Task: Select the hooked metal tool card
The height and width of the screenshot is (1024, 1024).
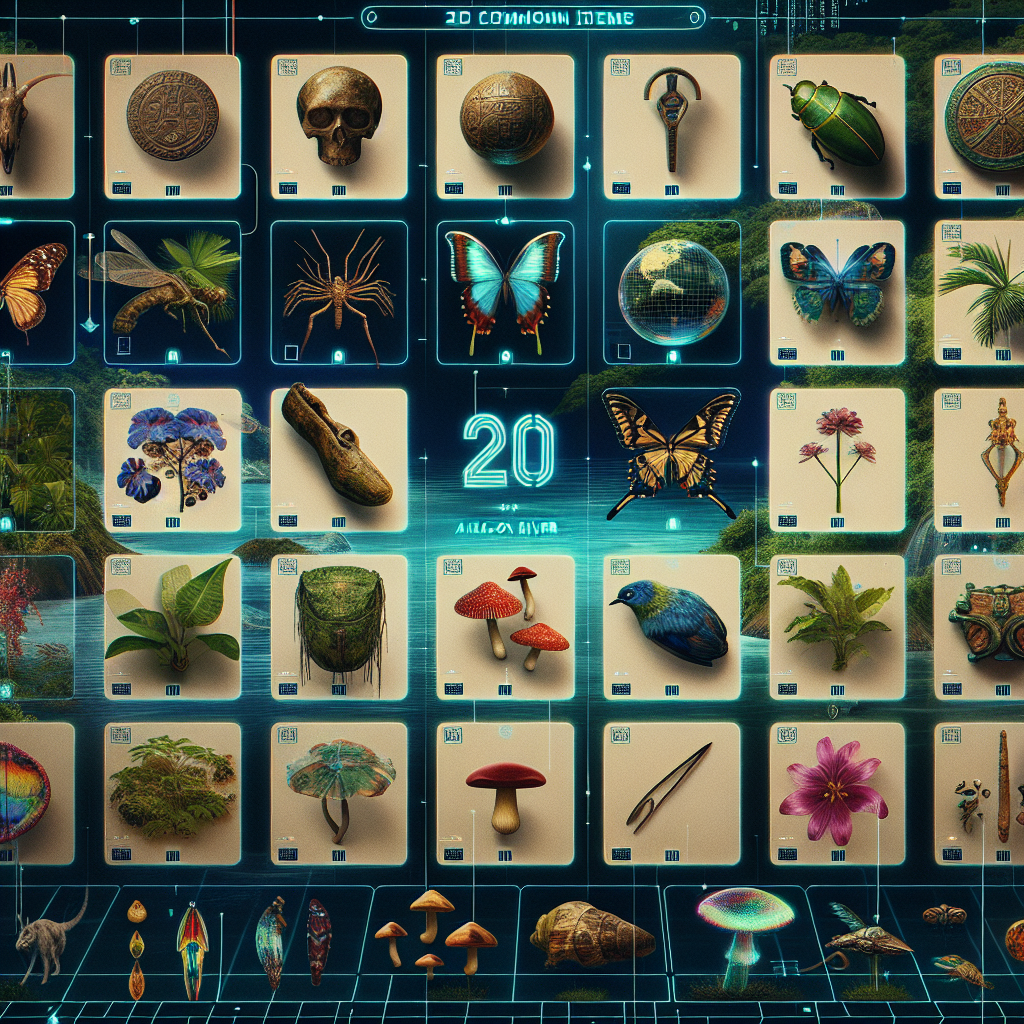Action: click(x=671, y=124)
